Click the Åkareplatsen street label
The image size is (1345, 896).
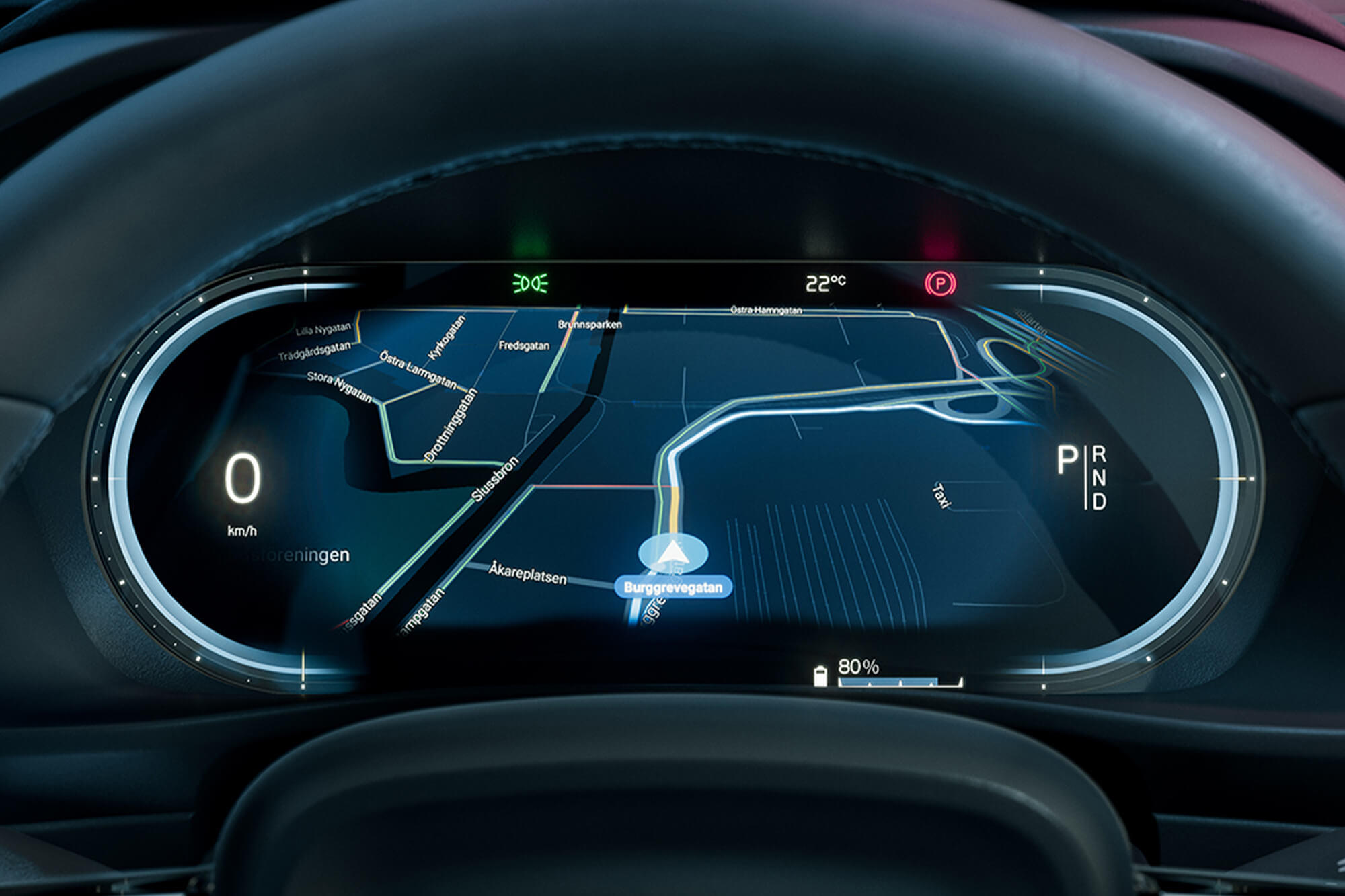pos(527,573)
